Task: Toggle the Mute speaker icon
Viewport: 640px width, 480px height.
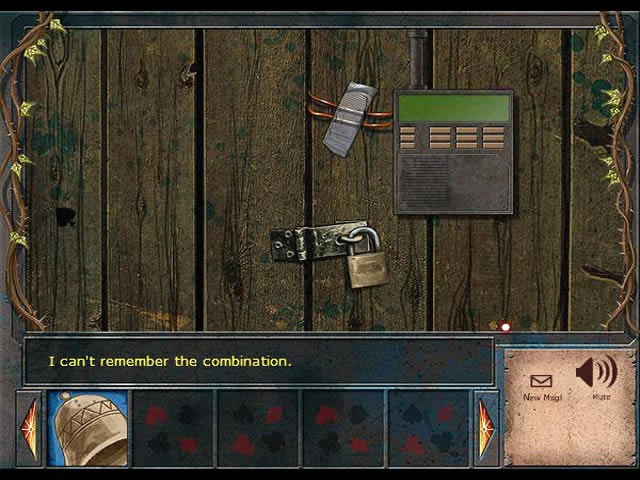Action: (x=597, y=374)
